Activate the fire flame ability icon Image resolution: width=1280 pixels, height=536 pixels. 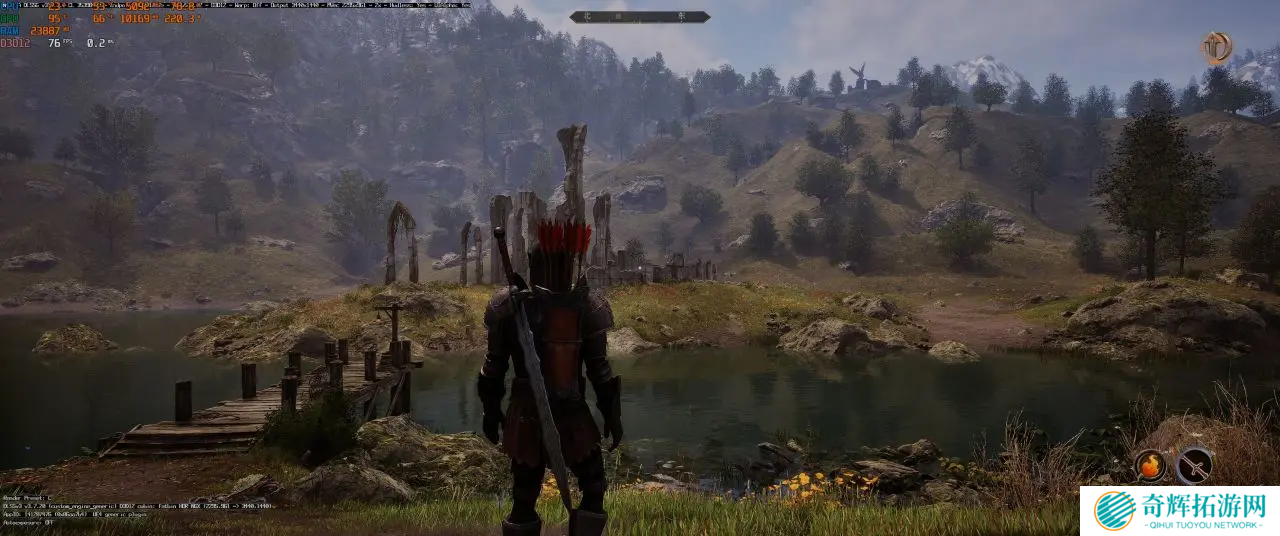tap(1150, 465)
